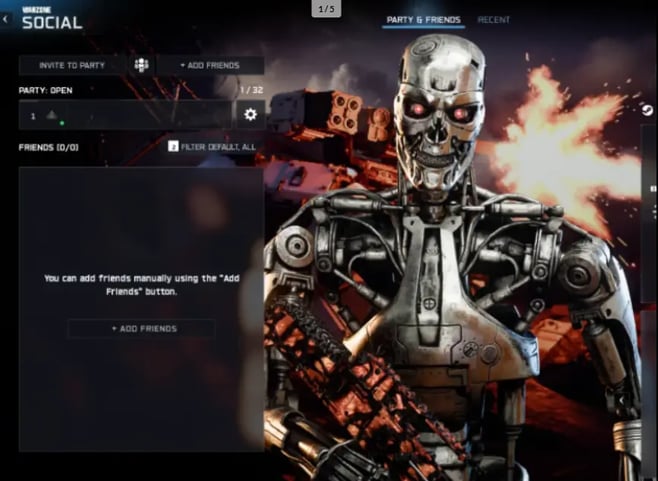The image size is (658, 481).
Task: Go back with the arrow beside Social
Action: 6,18
